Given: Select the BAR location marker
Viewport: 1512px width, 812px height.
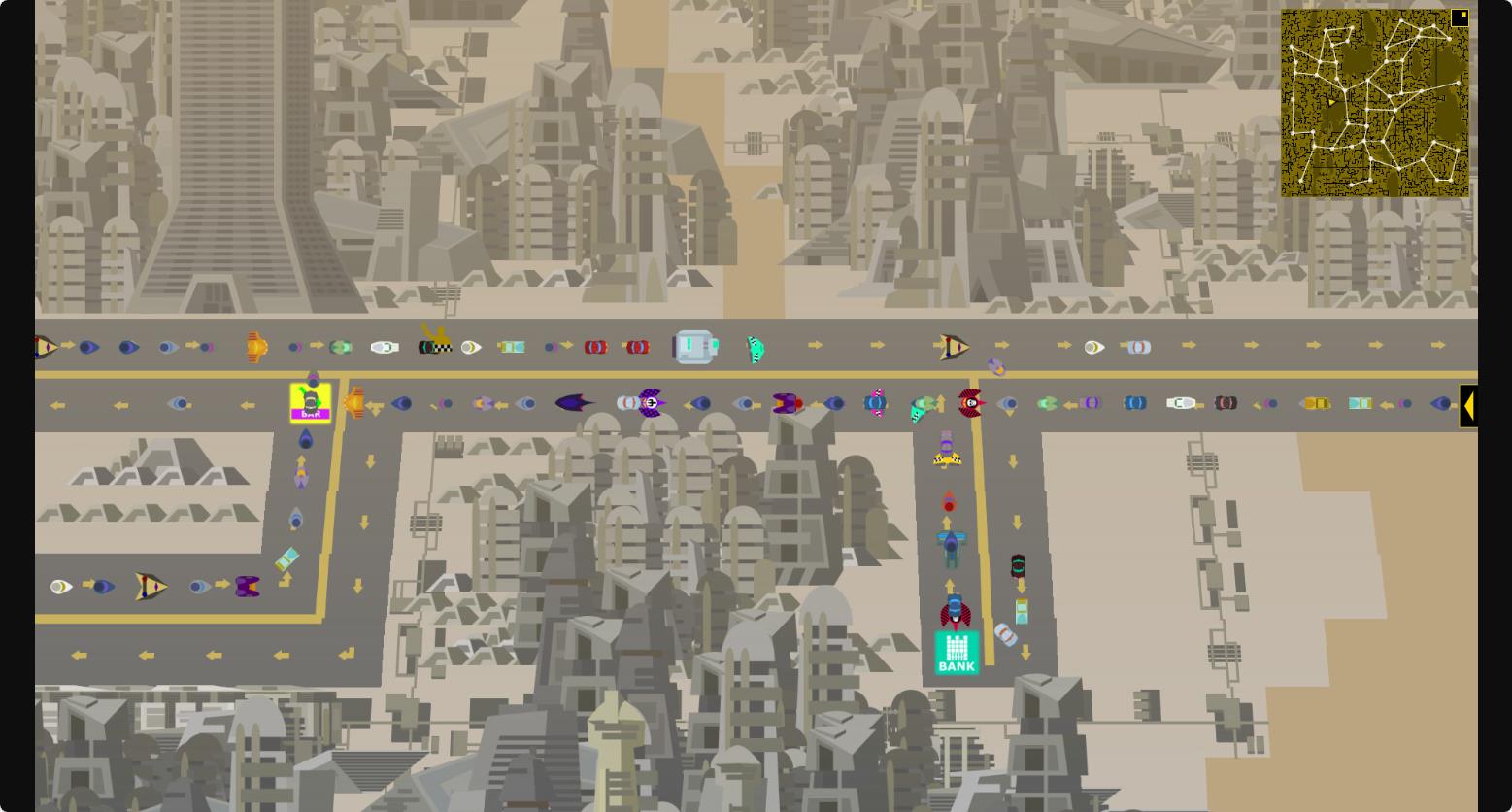Looking at the screenshot, I should [x=311, y=403].
